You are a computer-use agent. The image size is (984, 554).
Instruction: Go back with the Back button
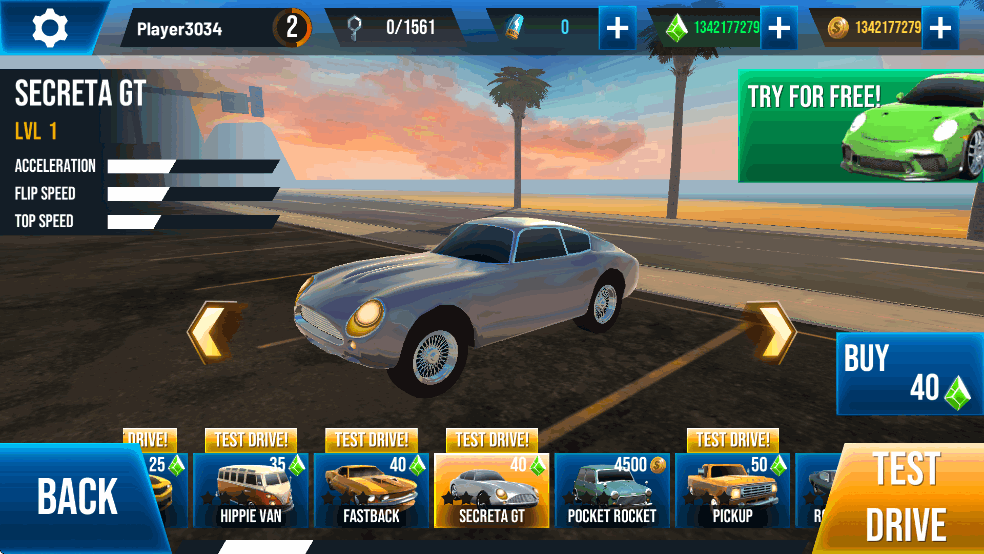pyautogui.click(x=76, y=497)
